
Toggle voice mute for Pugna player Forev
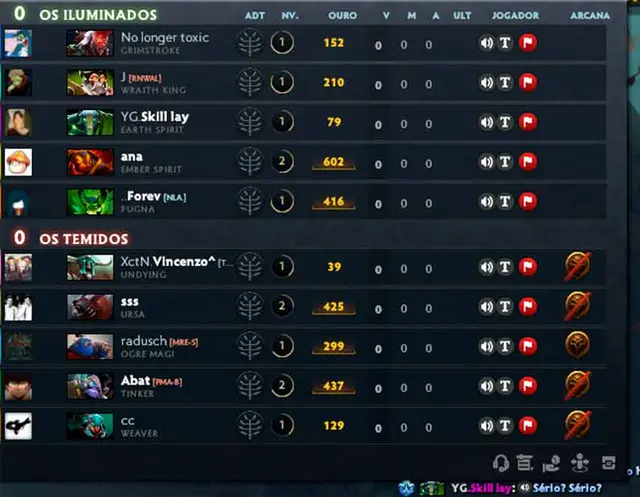487,201
